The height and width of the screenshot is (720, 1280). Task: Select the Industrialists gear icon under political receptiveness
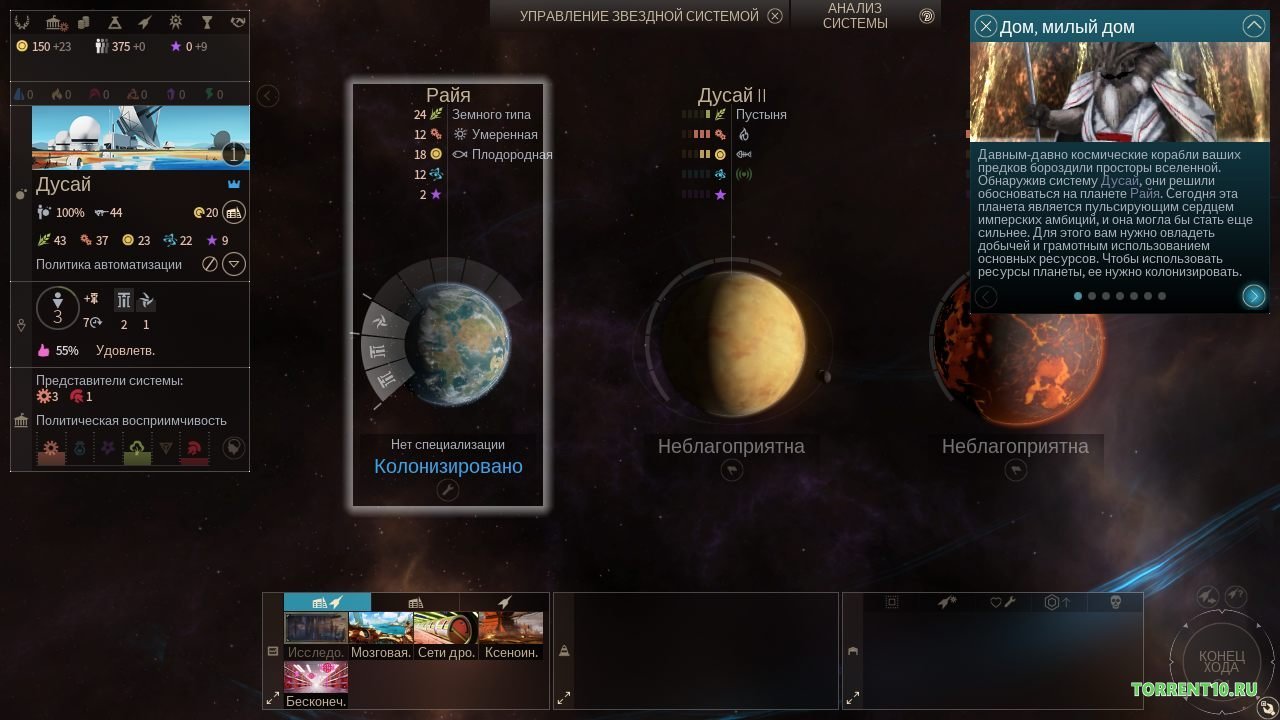click(50, 447)
